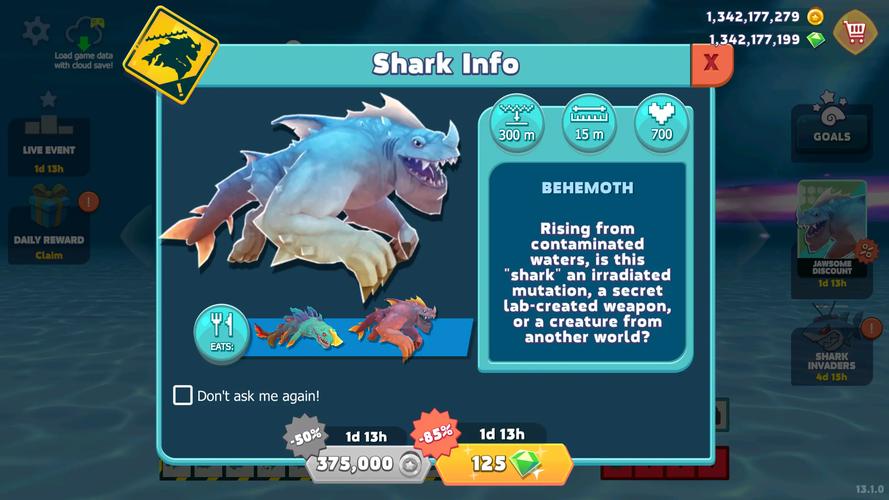
Task: View the Jawsome Discount offer
Action: (x=831, y=236)
